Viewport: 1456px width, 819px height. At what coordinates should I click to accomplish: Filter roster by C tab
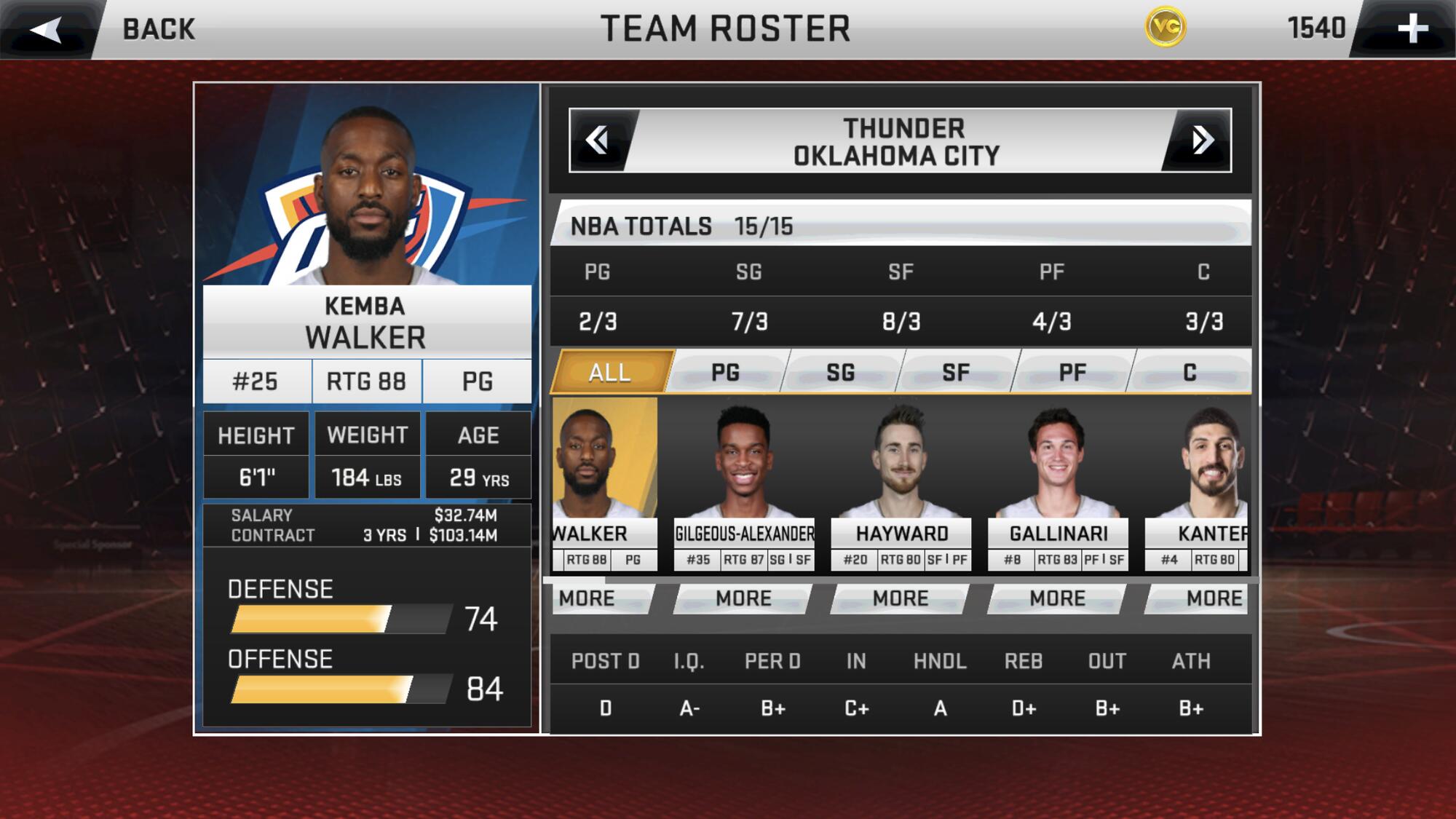click(x=1190, y=373)
